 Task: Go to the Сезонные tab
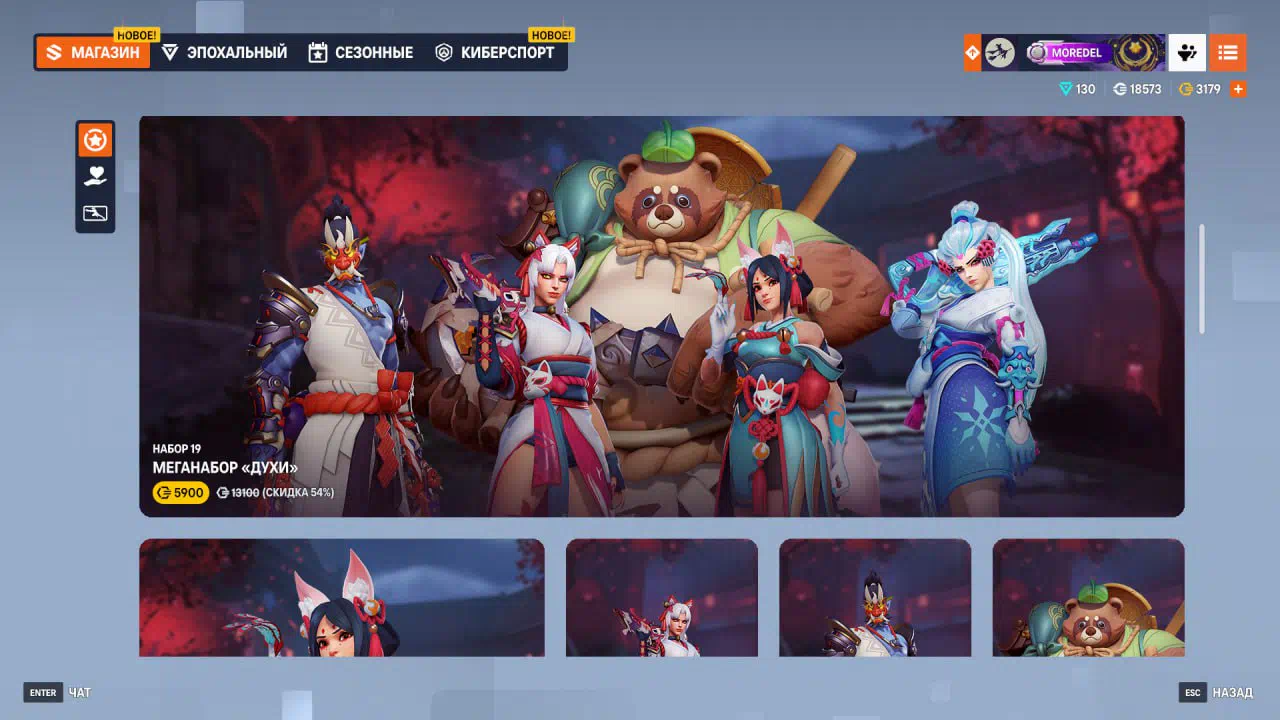tap(361, 53)
